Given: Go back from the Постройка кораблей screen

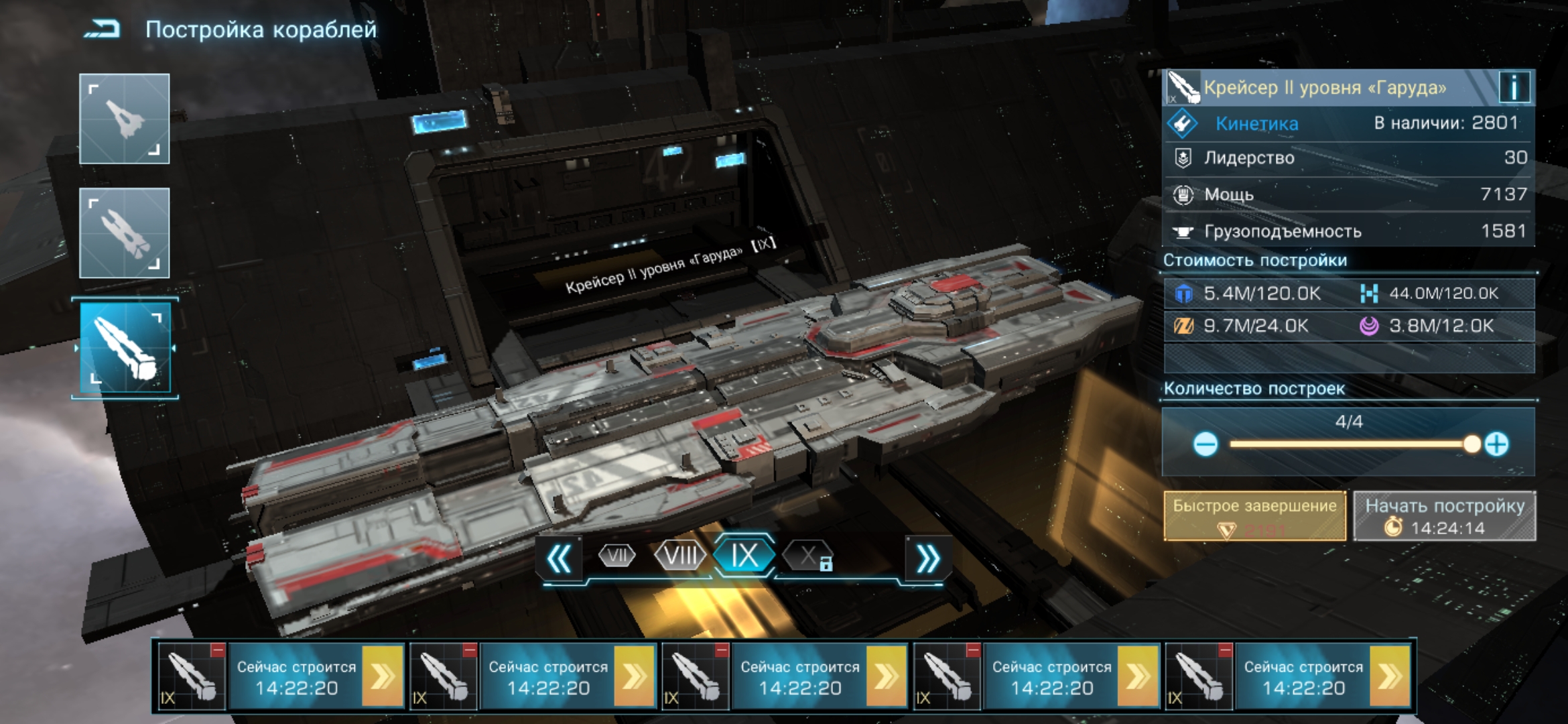Looking at the screenshot, I should coord(103,29).
